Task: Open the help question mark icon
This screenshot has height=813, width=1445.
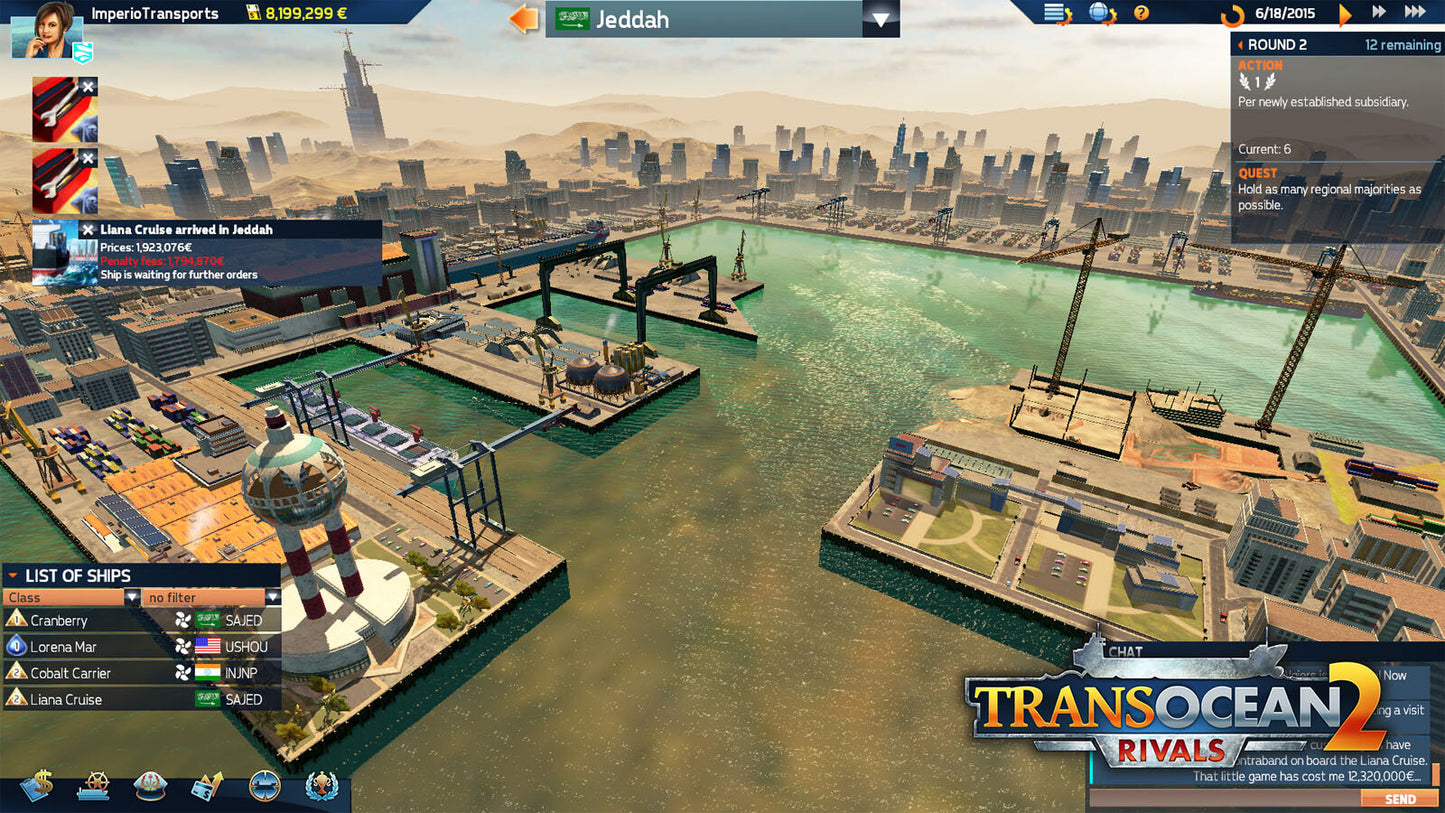Action: click(1141, 13)
